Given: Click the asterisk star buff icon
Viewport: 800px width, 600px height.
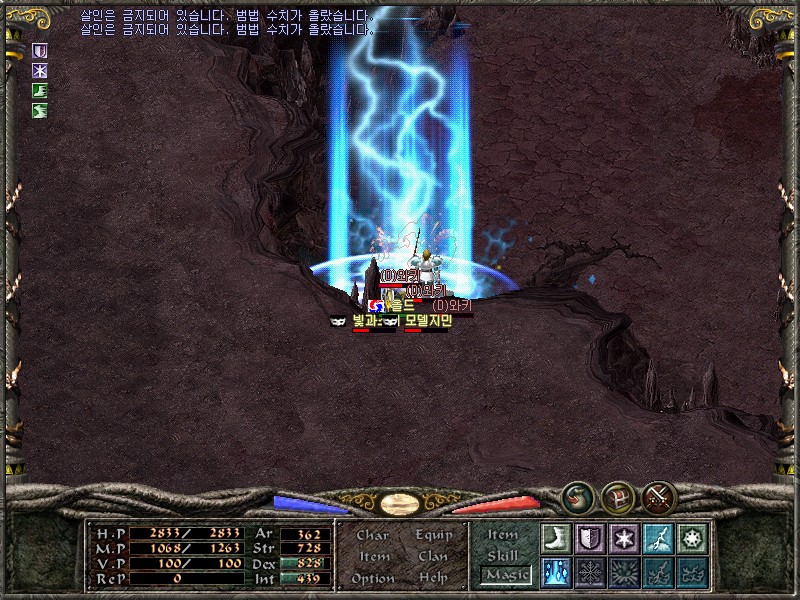Looking at the screenshot, I should (41, 70).
